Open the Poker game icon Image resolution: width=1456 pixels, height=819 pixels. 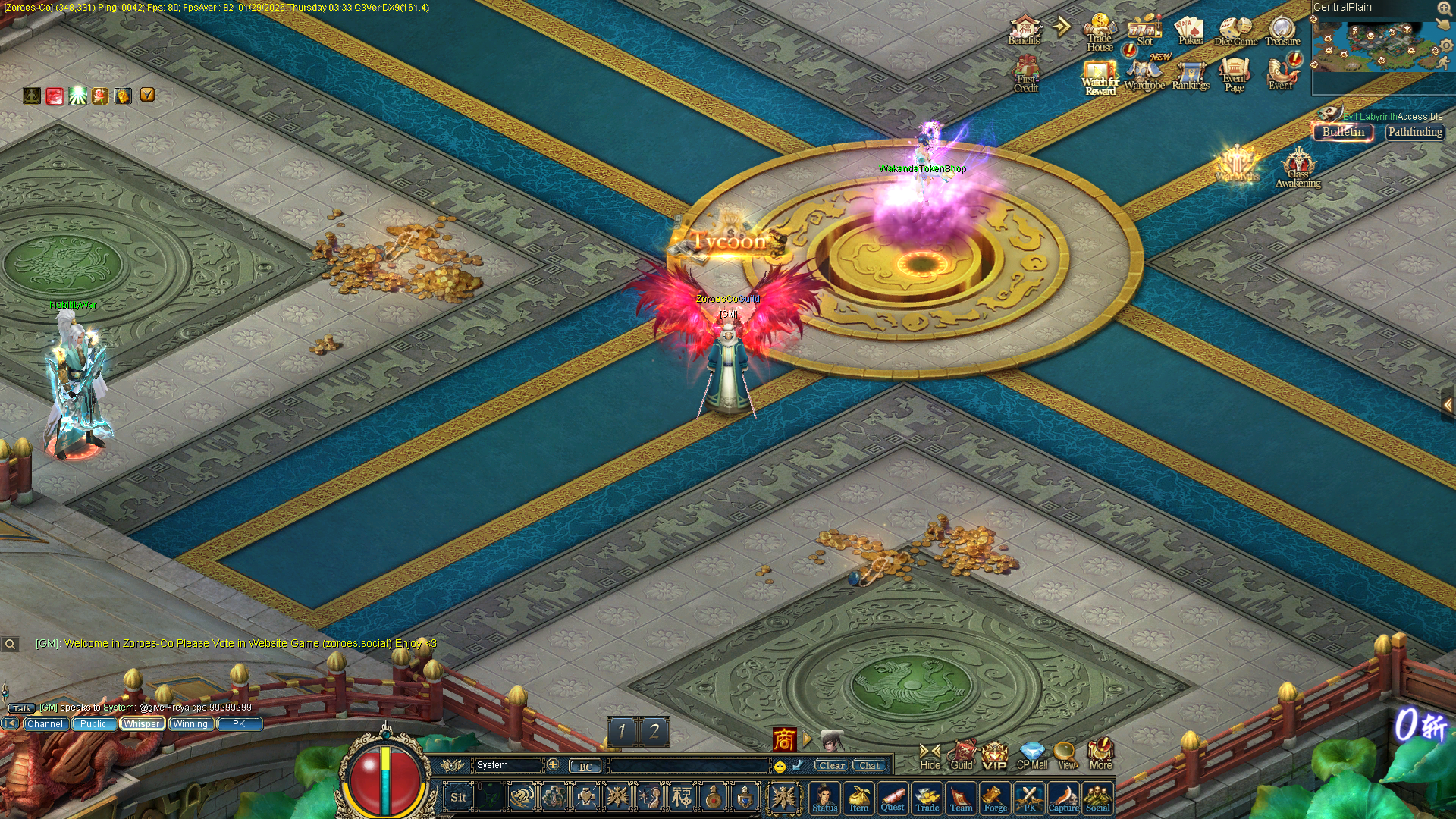1189,31
